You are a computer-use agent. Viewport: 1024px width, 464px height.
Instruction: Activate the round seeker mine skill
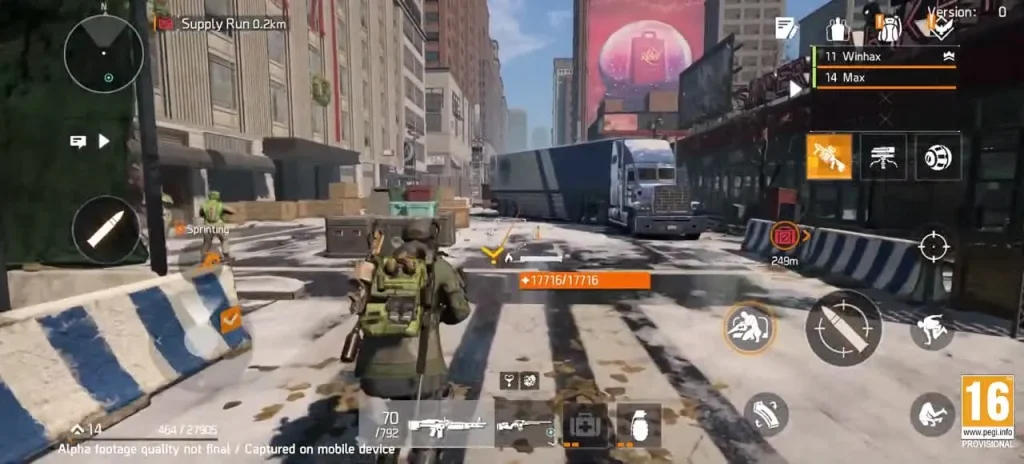pos(938,157)
